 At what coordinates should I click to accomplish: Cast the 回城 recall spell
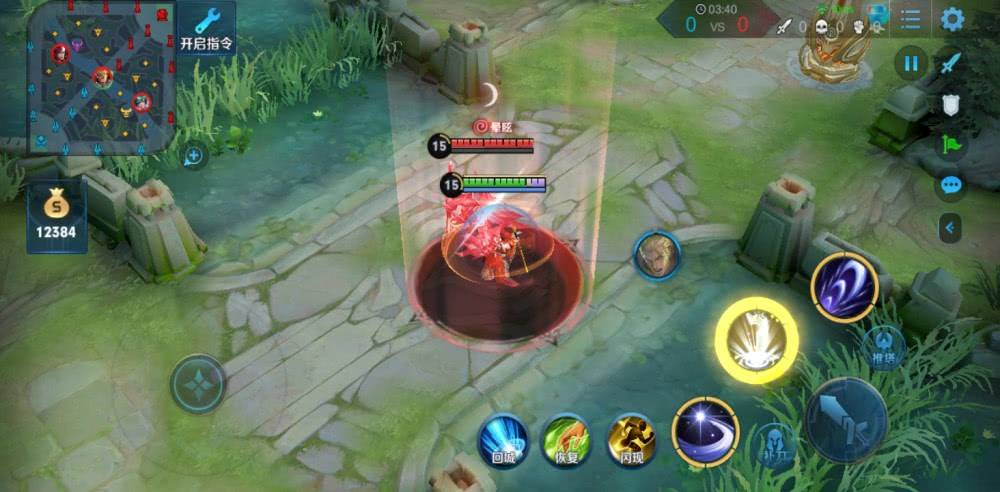point(502,440)
